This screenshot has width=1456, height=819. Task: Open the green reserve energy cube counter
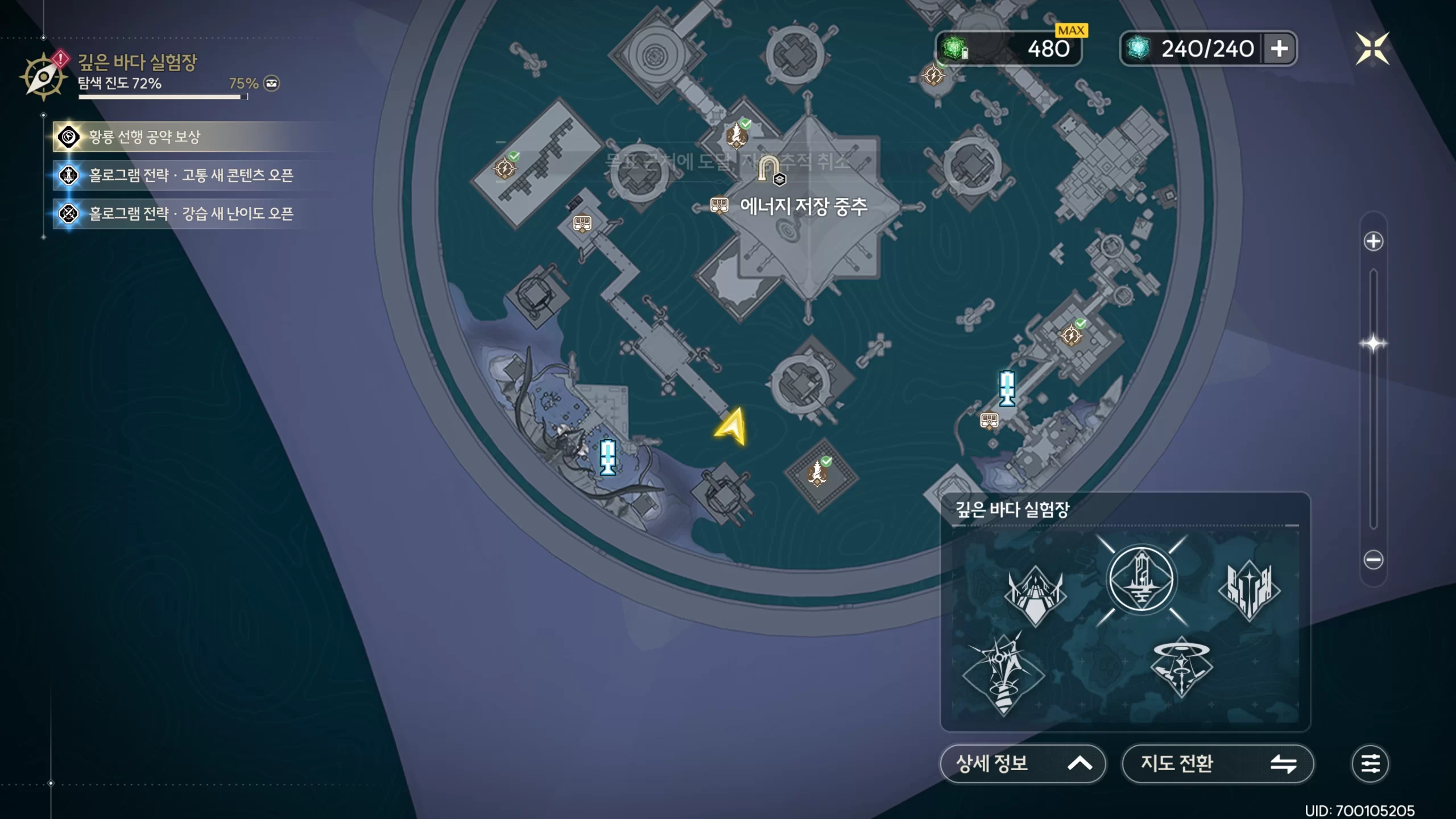tap(1008, 49)
